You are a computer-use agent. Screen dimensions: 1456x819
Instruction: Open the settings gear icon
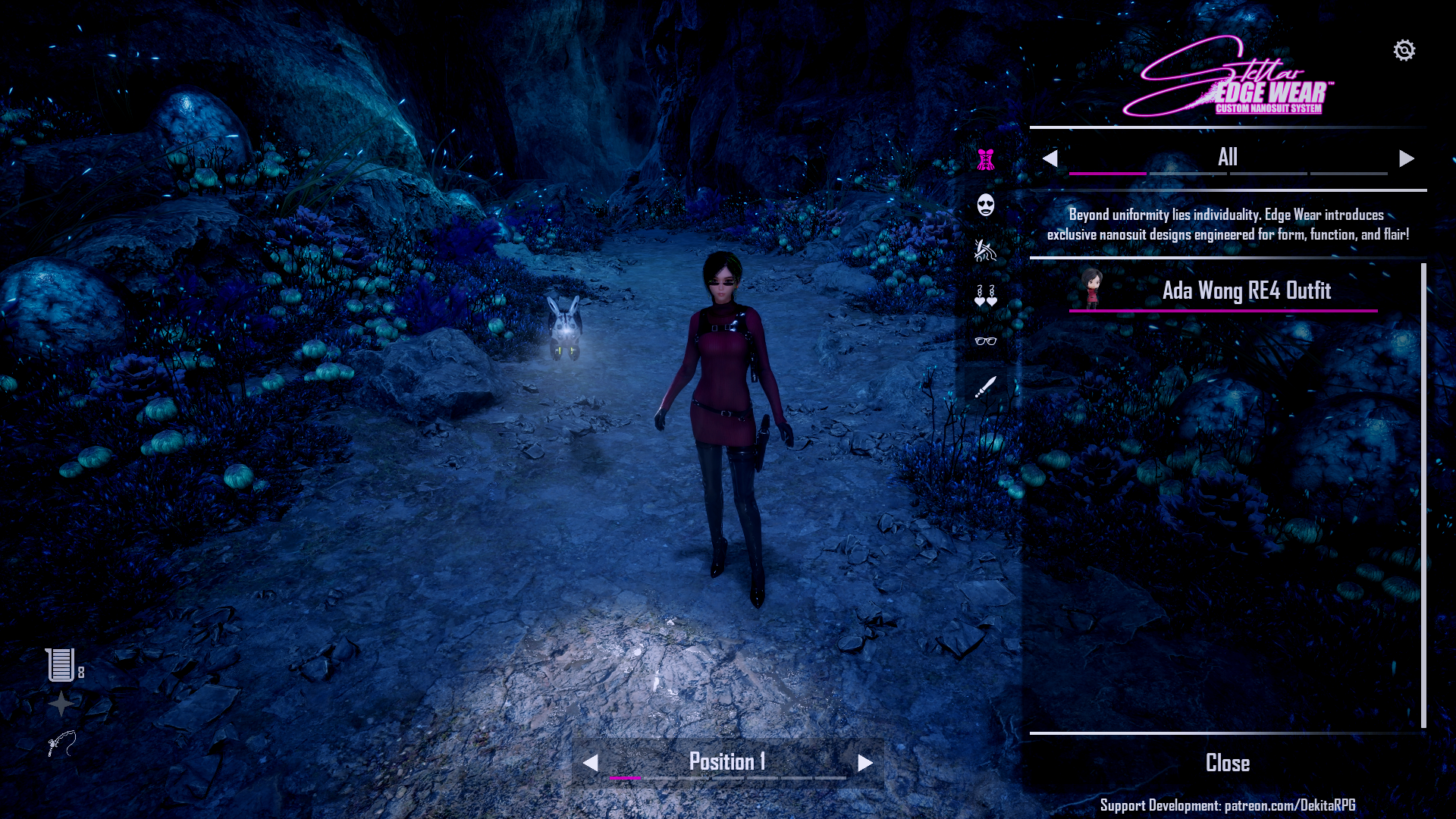click(x=1404, y=51)
